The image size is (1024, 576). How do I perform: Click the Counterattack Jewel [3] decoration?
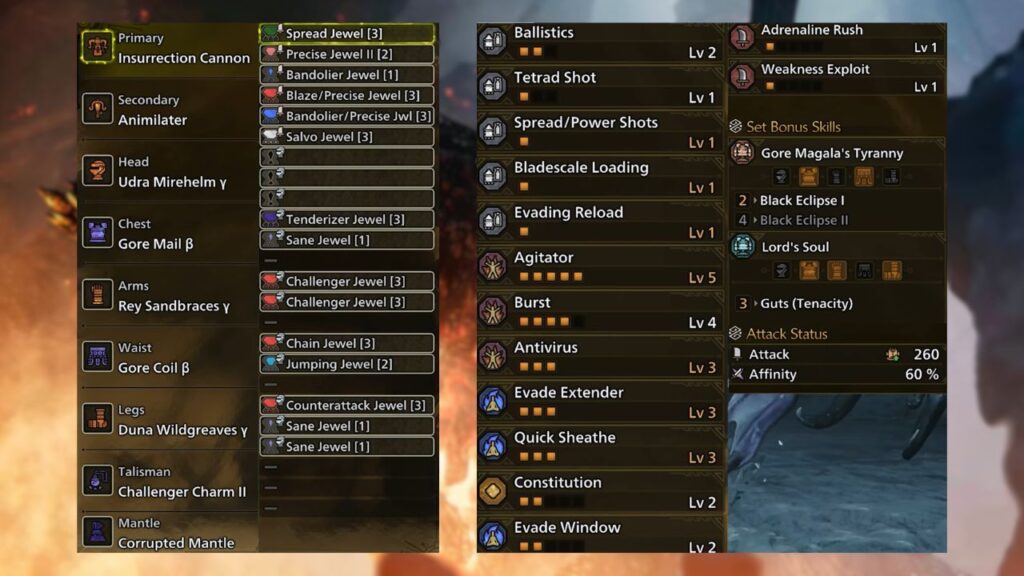point(346,405)
